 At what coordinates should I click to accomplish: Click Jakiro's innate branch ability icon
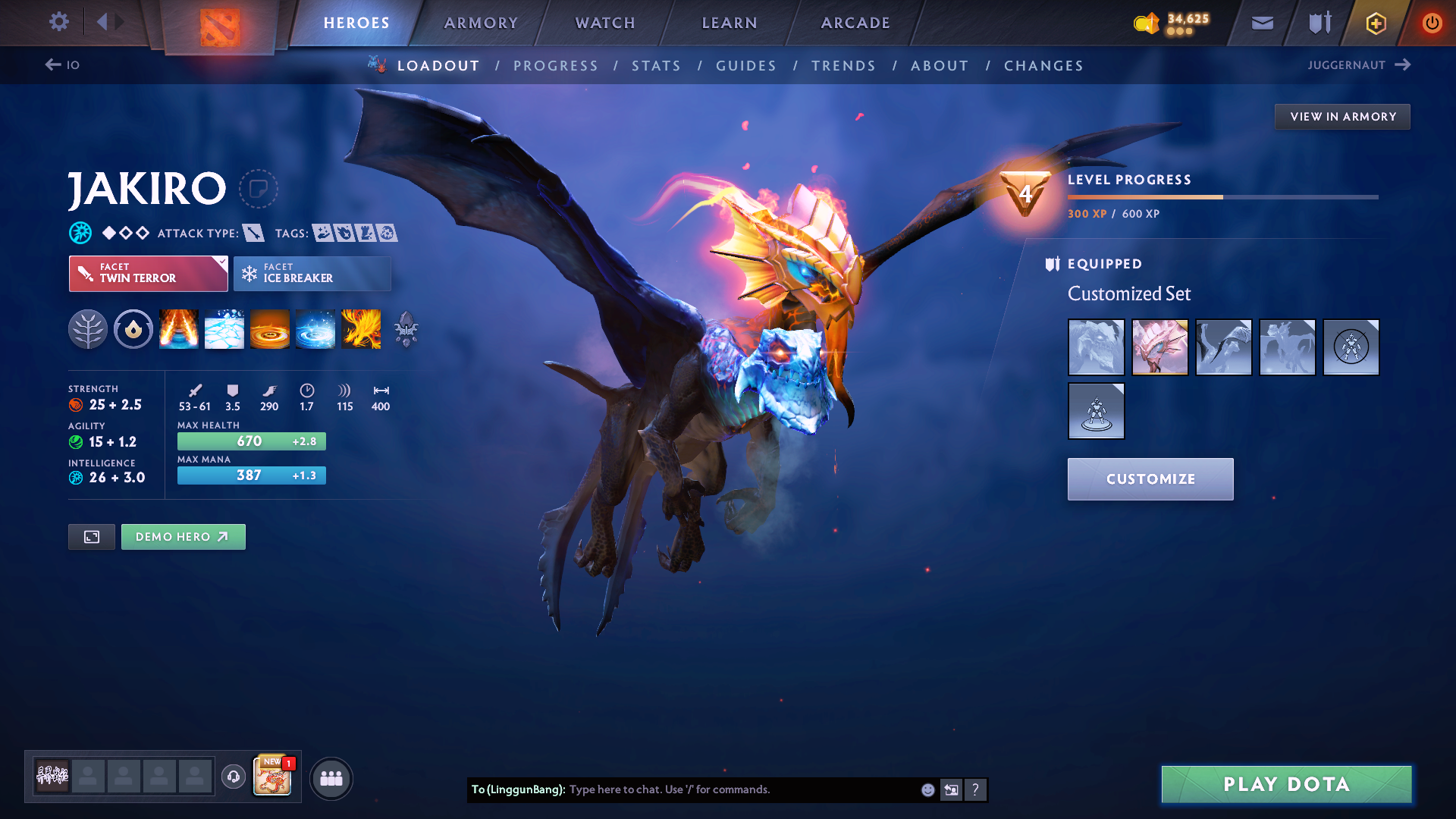[x=88, y=330]
